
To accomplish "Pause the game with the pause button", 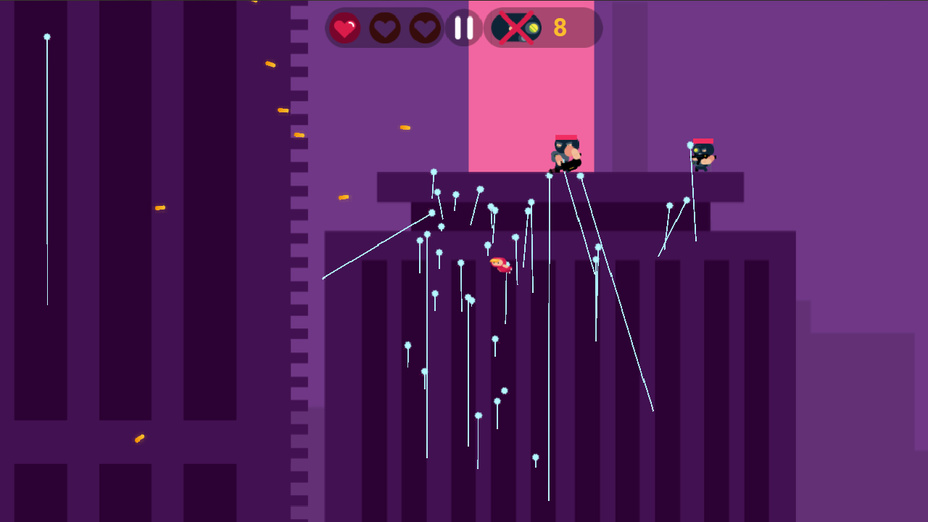I will point(464,28).
